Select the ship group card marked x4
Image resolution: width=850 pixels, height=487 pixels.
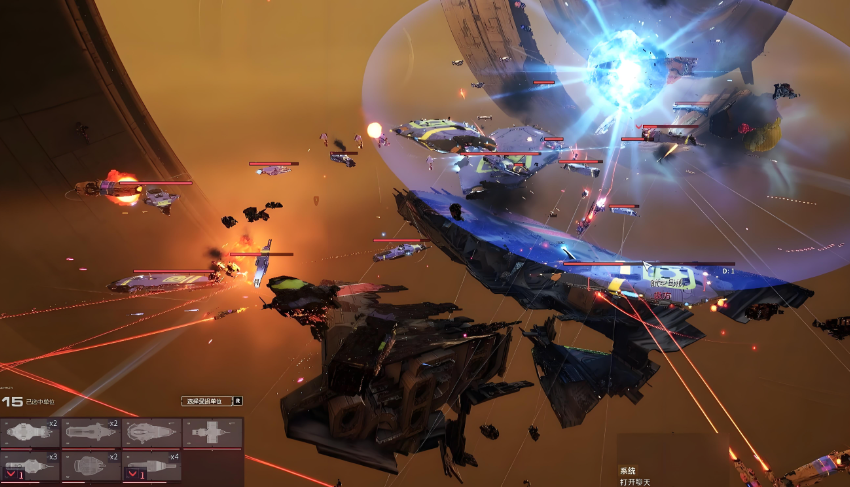tap(152, 465)
